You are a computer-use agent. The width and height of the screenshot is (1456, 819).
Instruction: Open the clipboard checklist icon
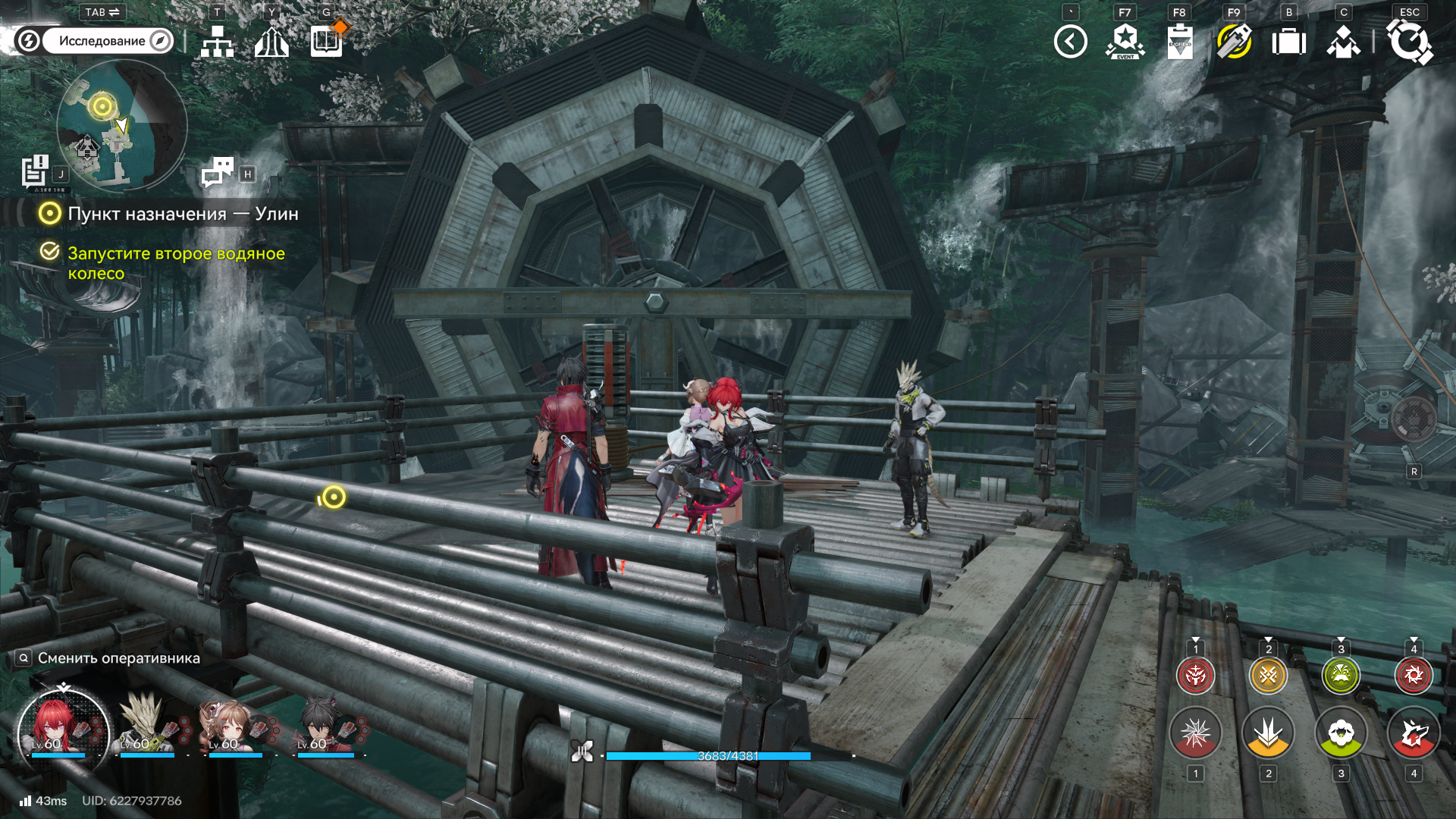(x=1180, y=42)
